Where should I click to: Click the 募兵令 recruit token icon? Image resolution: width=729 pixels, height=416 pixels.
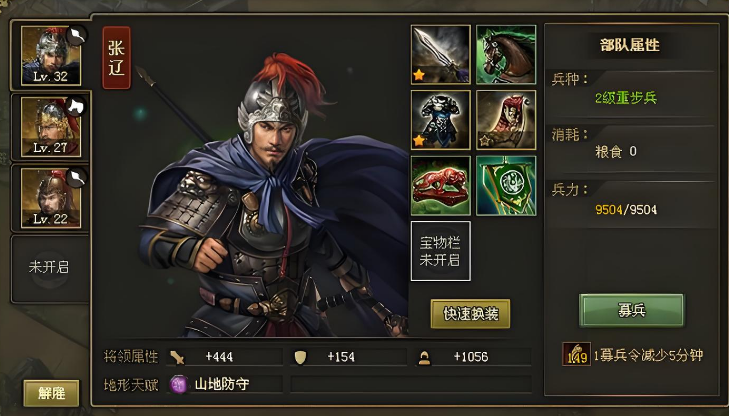(576, 355)
